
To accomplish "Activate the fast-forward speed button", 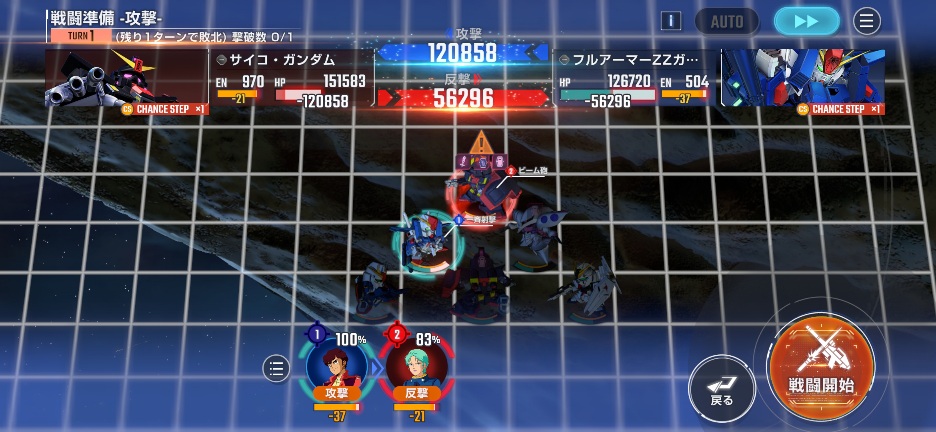I will (x=806, y=21).
